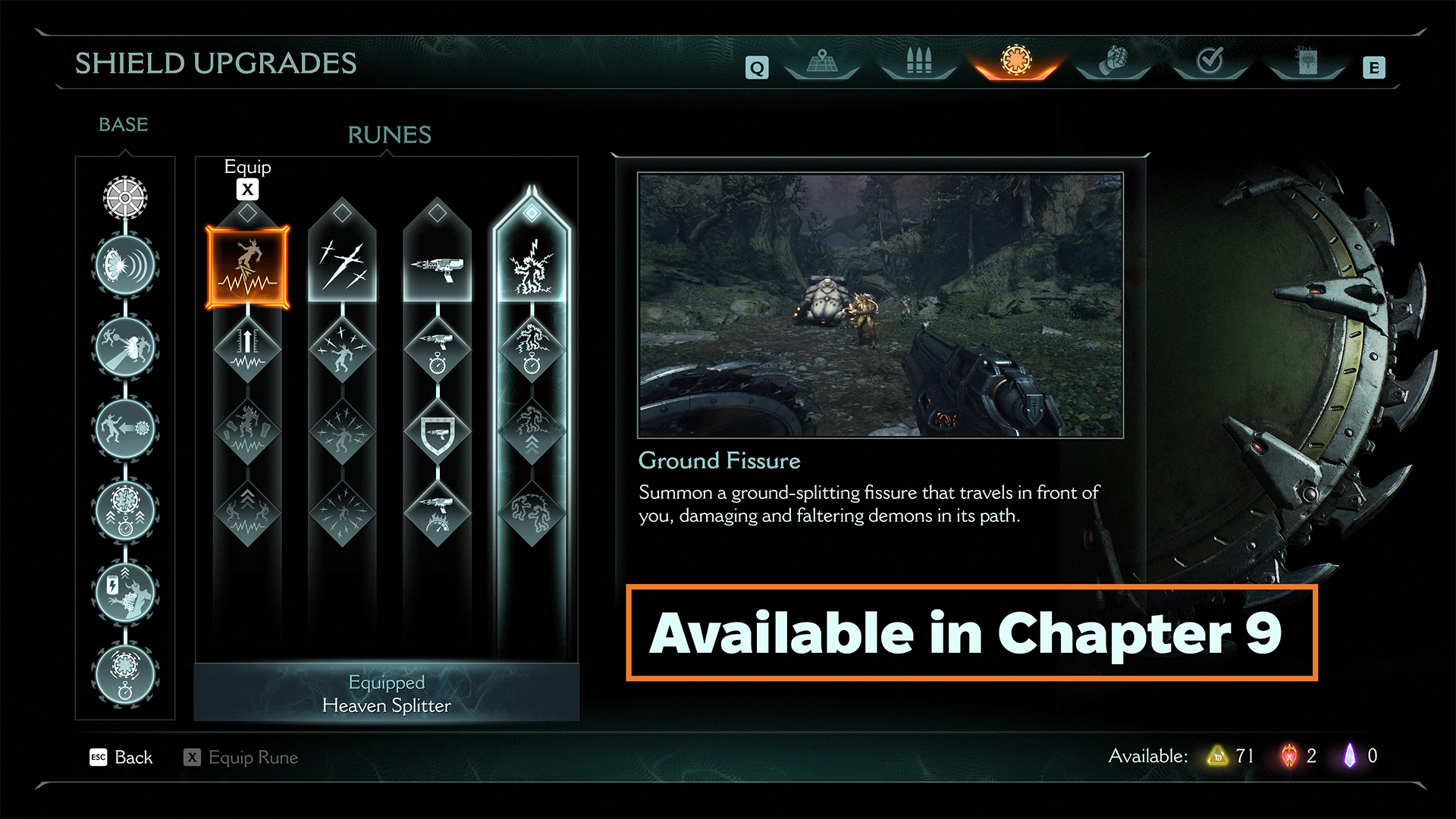
Task: Select the turret shield badge upgrade
Action: coord(437,432)
